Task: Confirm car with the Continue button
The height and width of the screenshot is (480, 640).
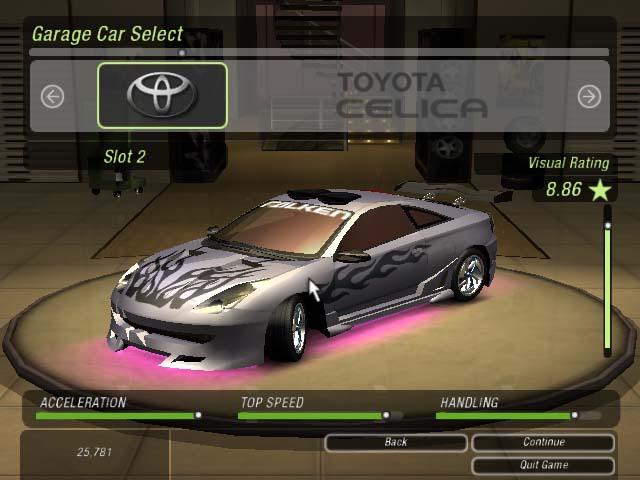Action: pyautogui.click(x=543, y=442)
